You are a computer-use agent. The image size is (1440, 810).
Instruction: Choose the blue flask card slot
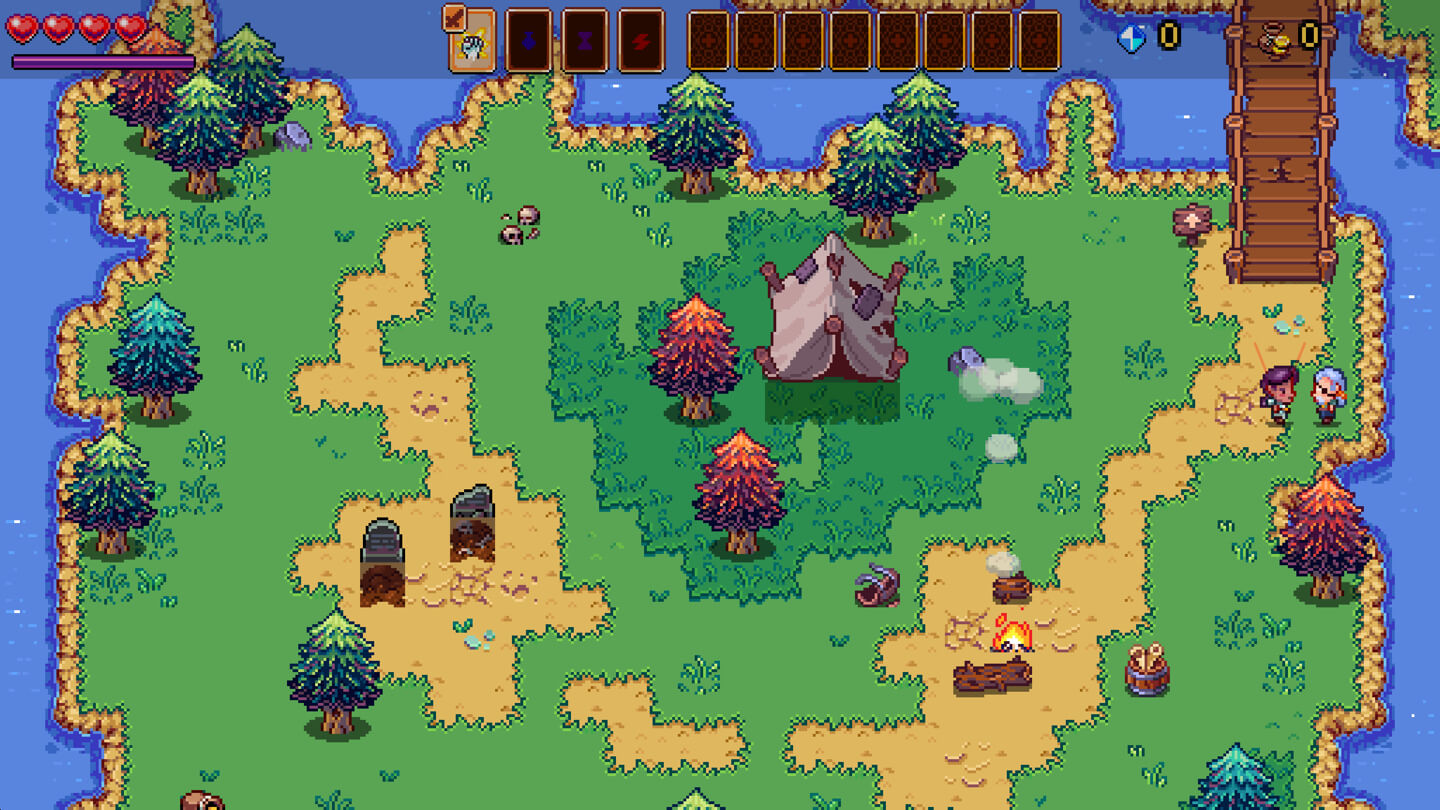[x=528, y=42]
